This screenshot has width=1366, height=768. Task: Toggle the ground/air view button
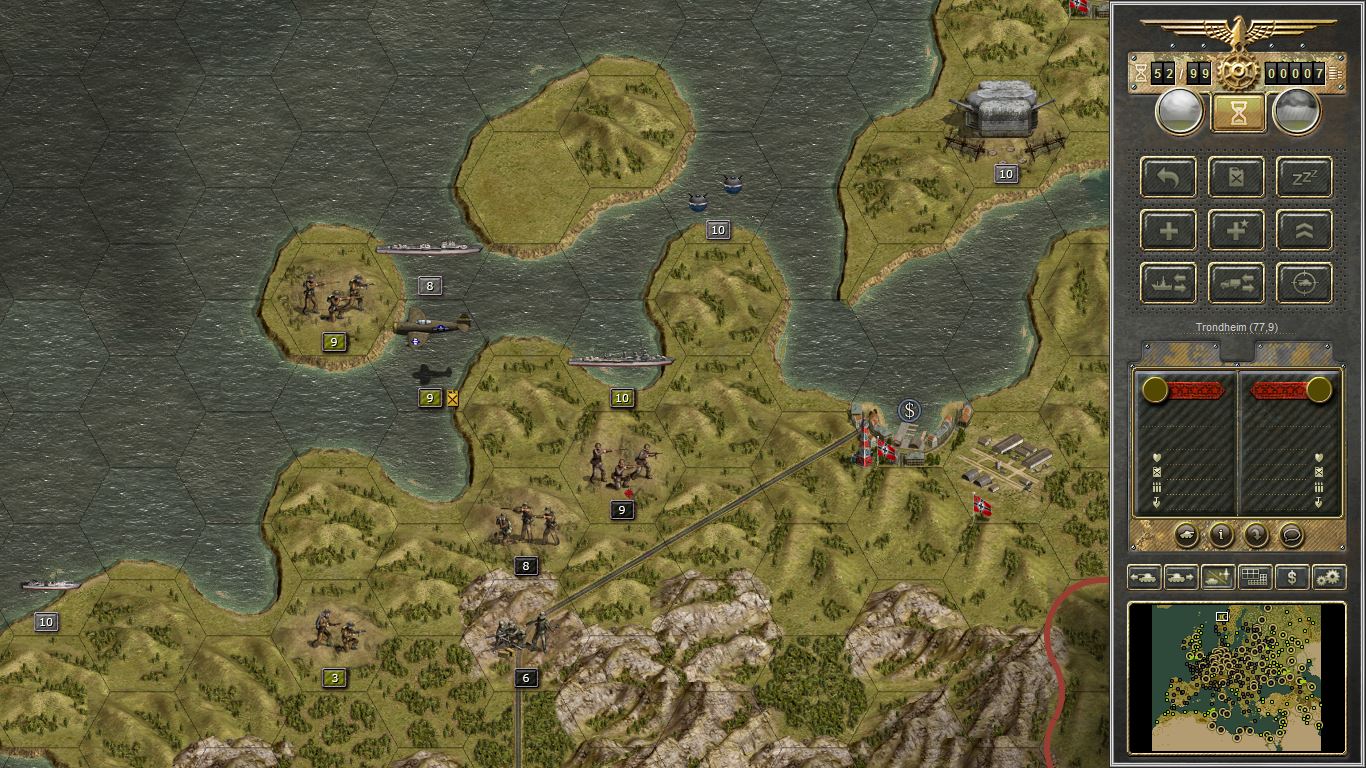[x=1218, y=577]
